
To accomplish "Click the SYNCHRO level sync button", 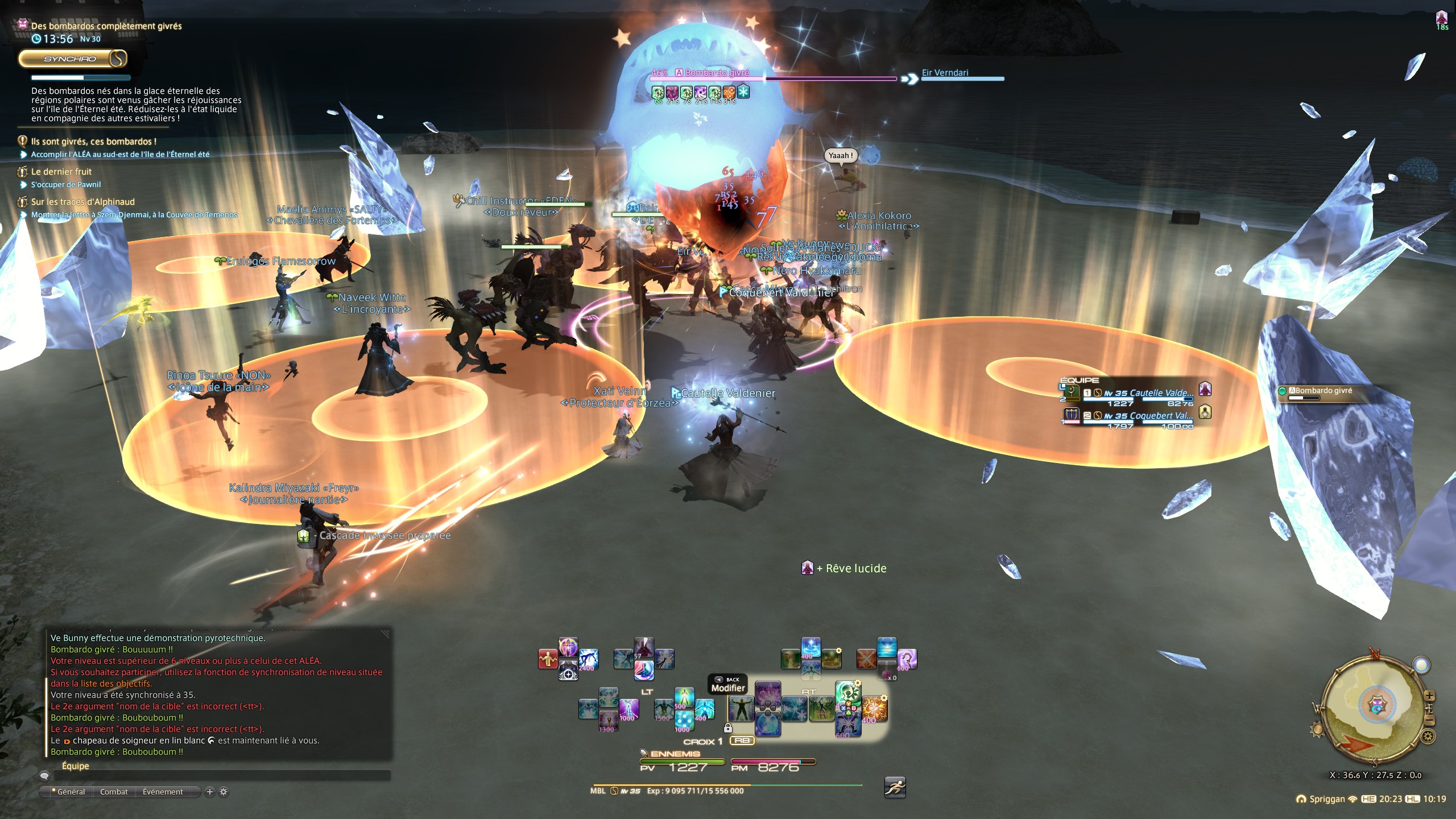I will point(71,59).
